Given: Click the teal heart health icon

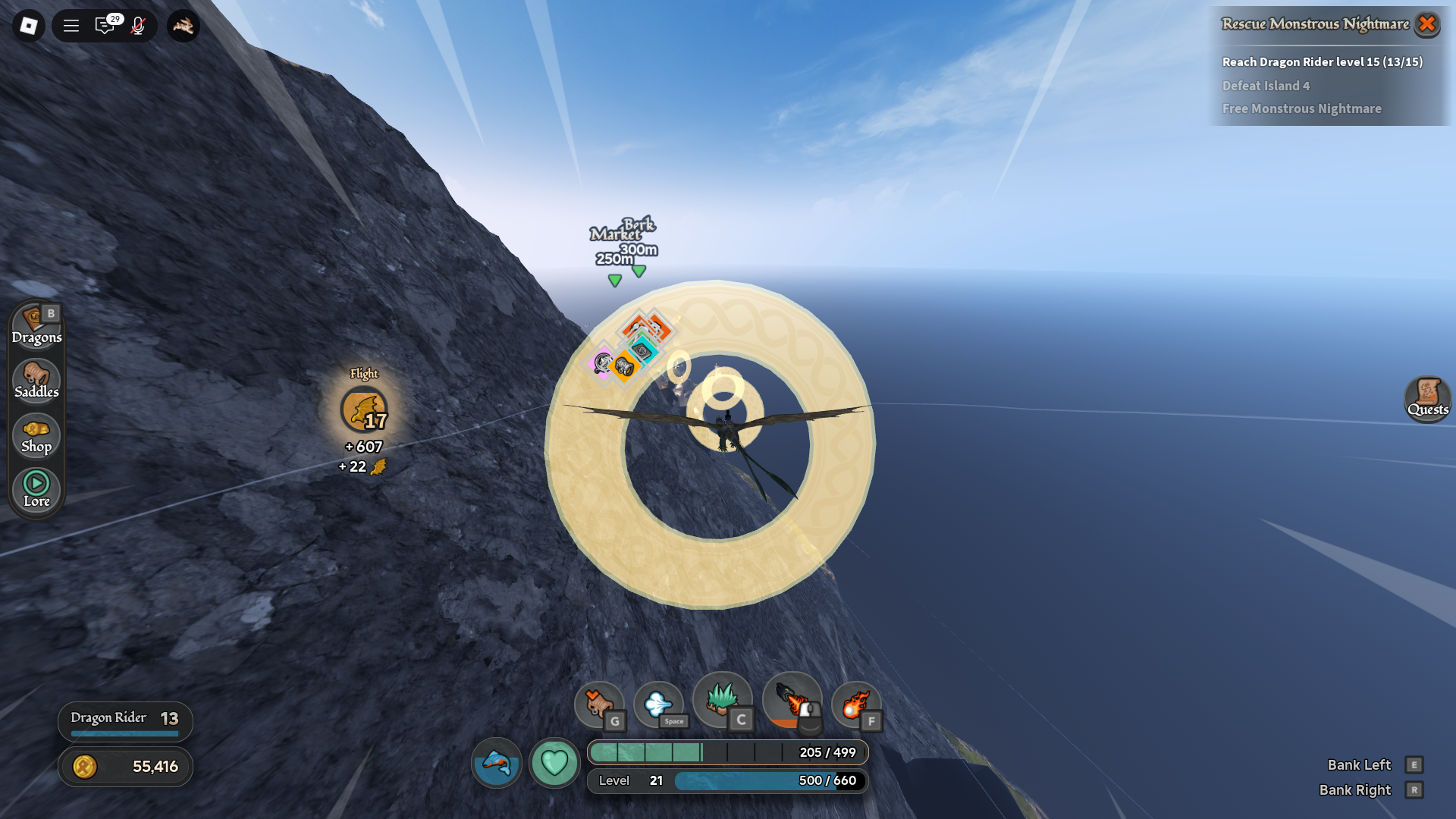Looking at the screenshot, I should tap(554, 762).
